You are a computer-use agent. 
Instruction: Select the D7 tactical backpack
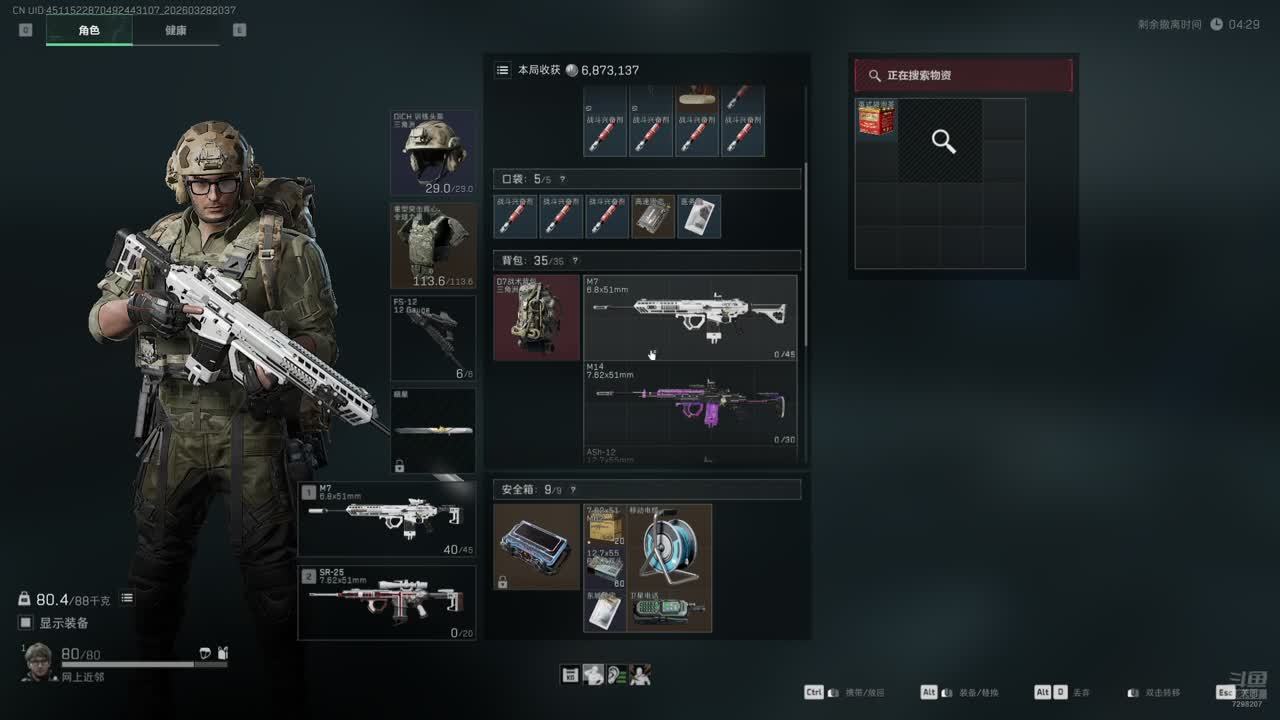pyautogui.click(x=537, y=317)
